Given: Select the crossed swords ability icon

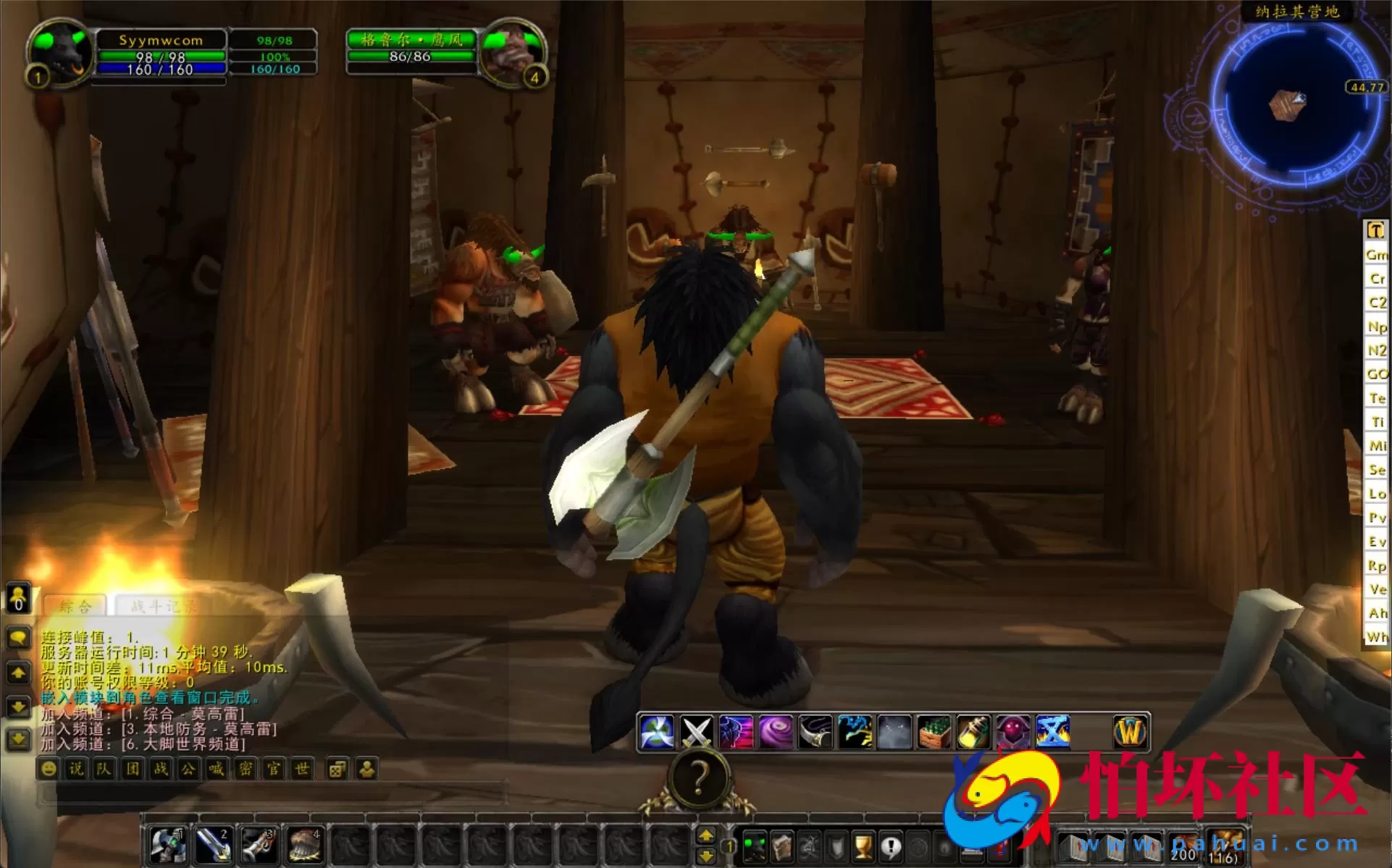Looking at the screenshot, I should coord(697,732).
